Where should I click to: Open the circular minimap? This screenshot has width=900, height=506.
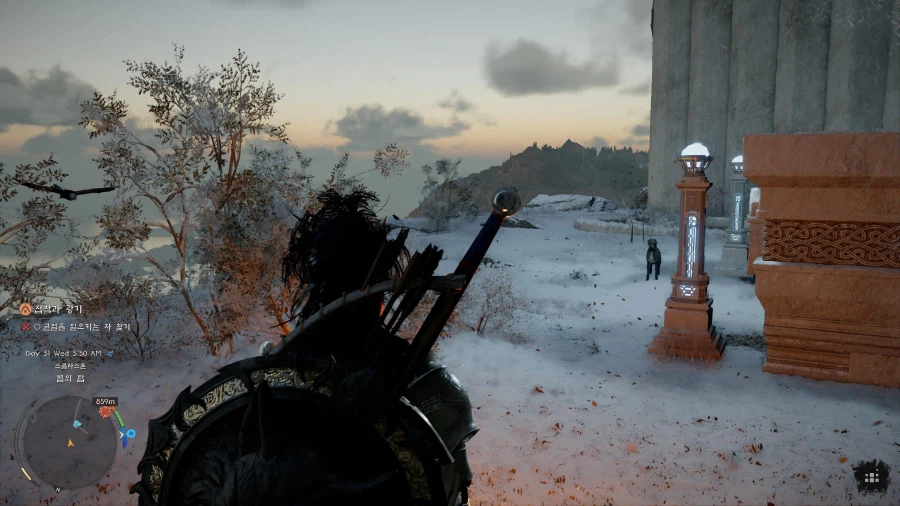tap(68, 442)
